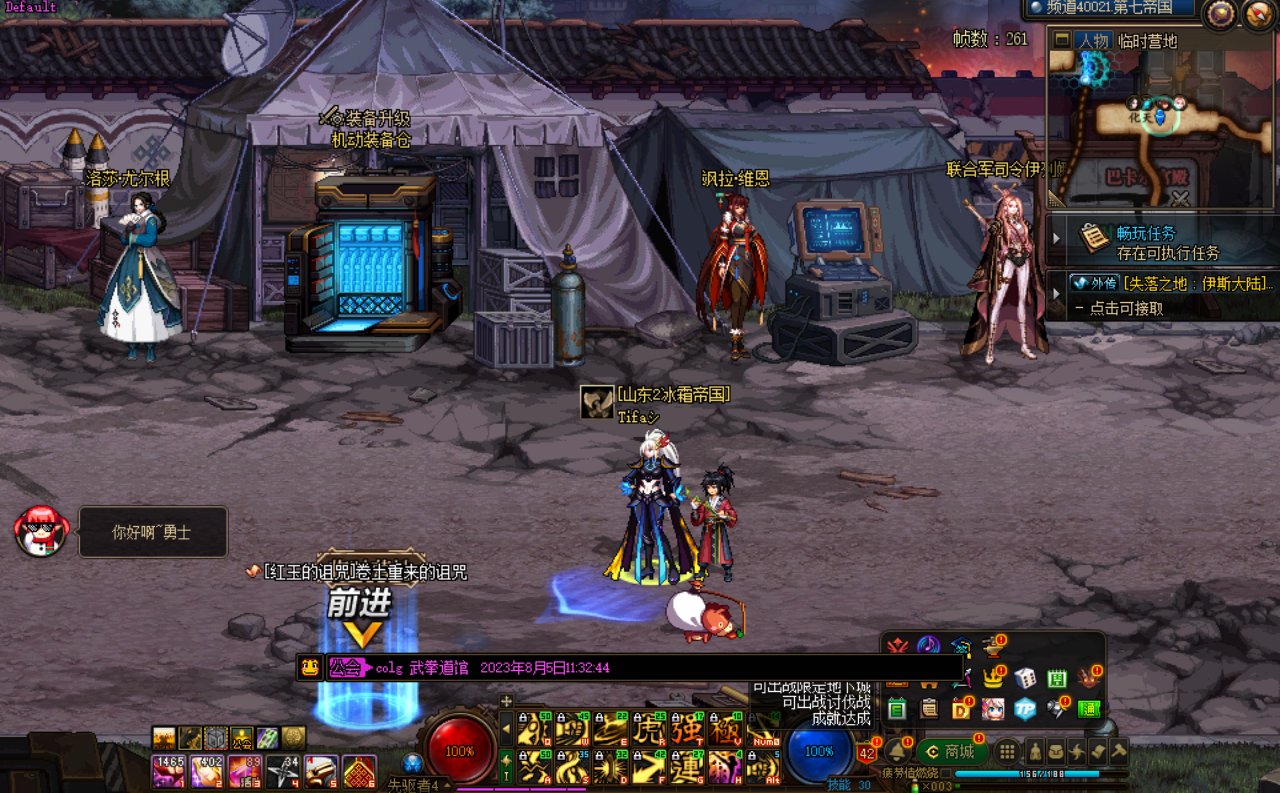Open the compass icon at top right

1219,13
